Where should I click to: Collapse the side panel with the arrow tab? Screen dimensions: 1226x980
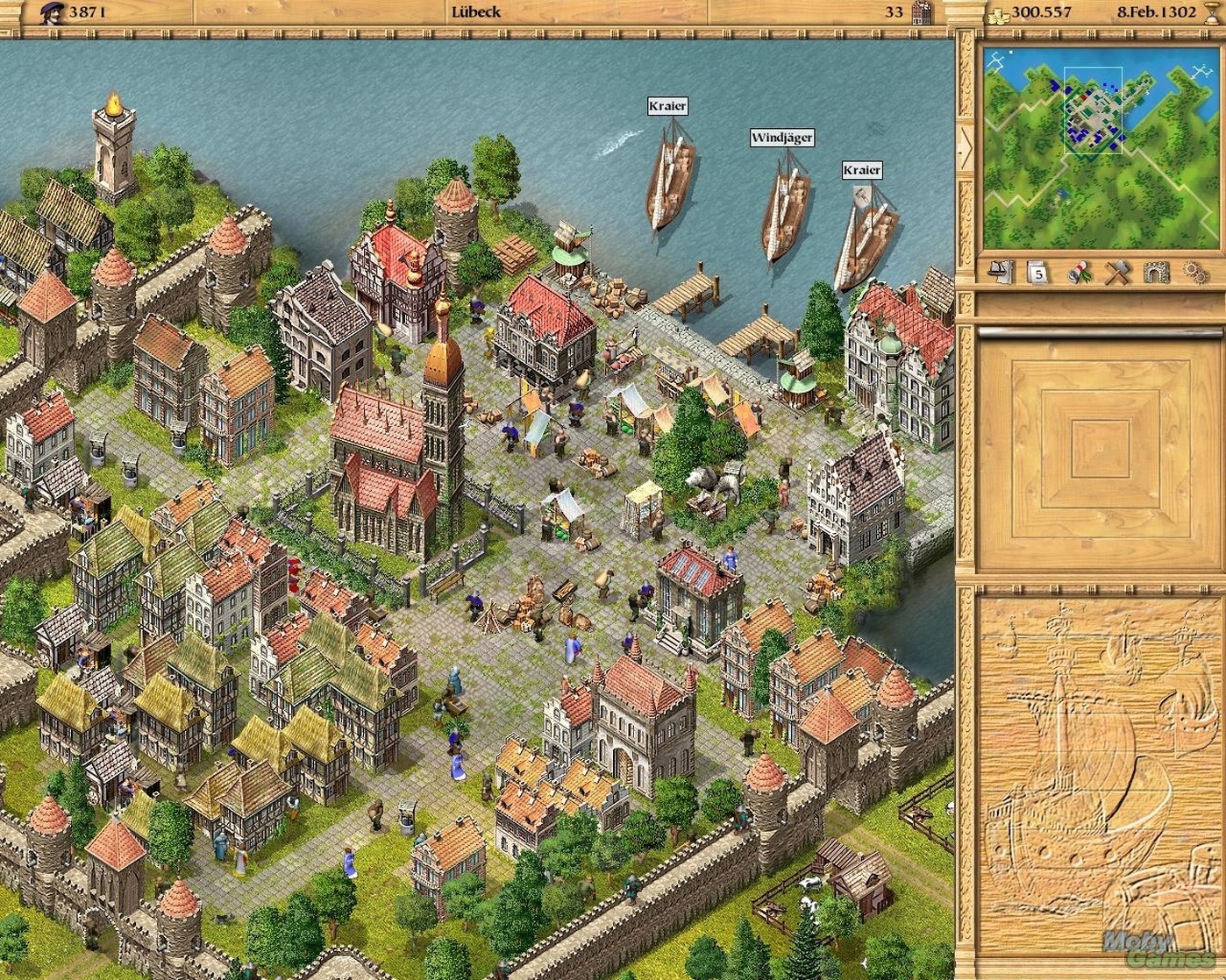(966, 149)
